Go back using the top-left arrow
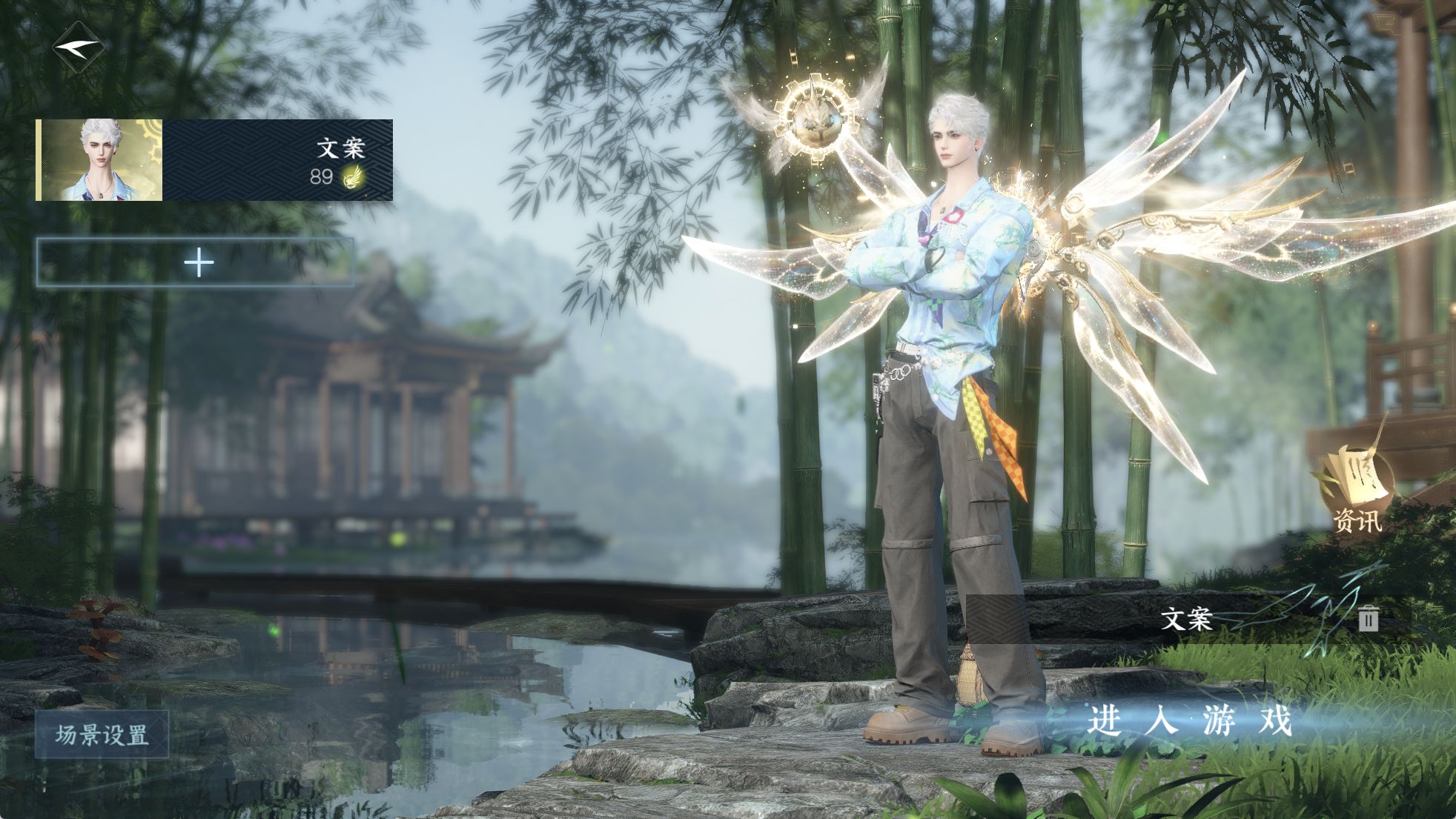Image resolution: width=1456 pixels, height=819 pixels. (x=77, y=47)
